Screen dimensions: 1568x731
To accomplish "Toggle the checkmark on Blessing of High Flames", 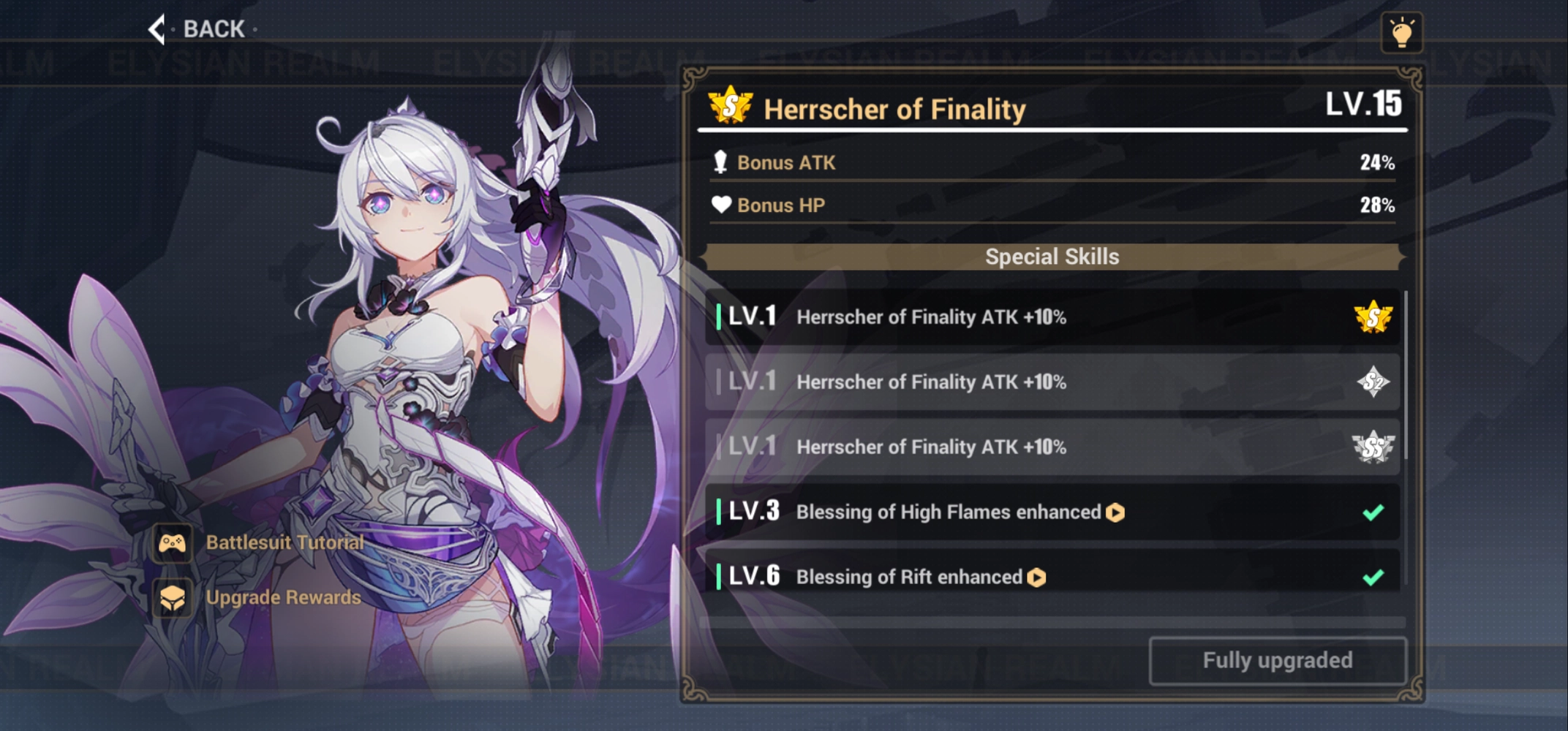I will 1373,512.
